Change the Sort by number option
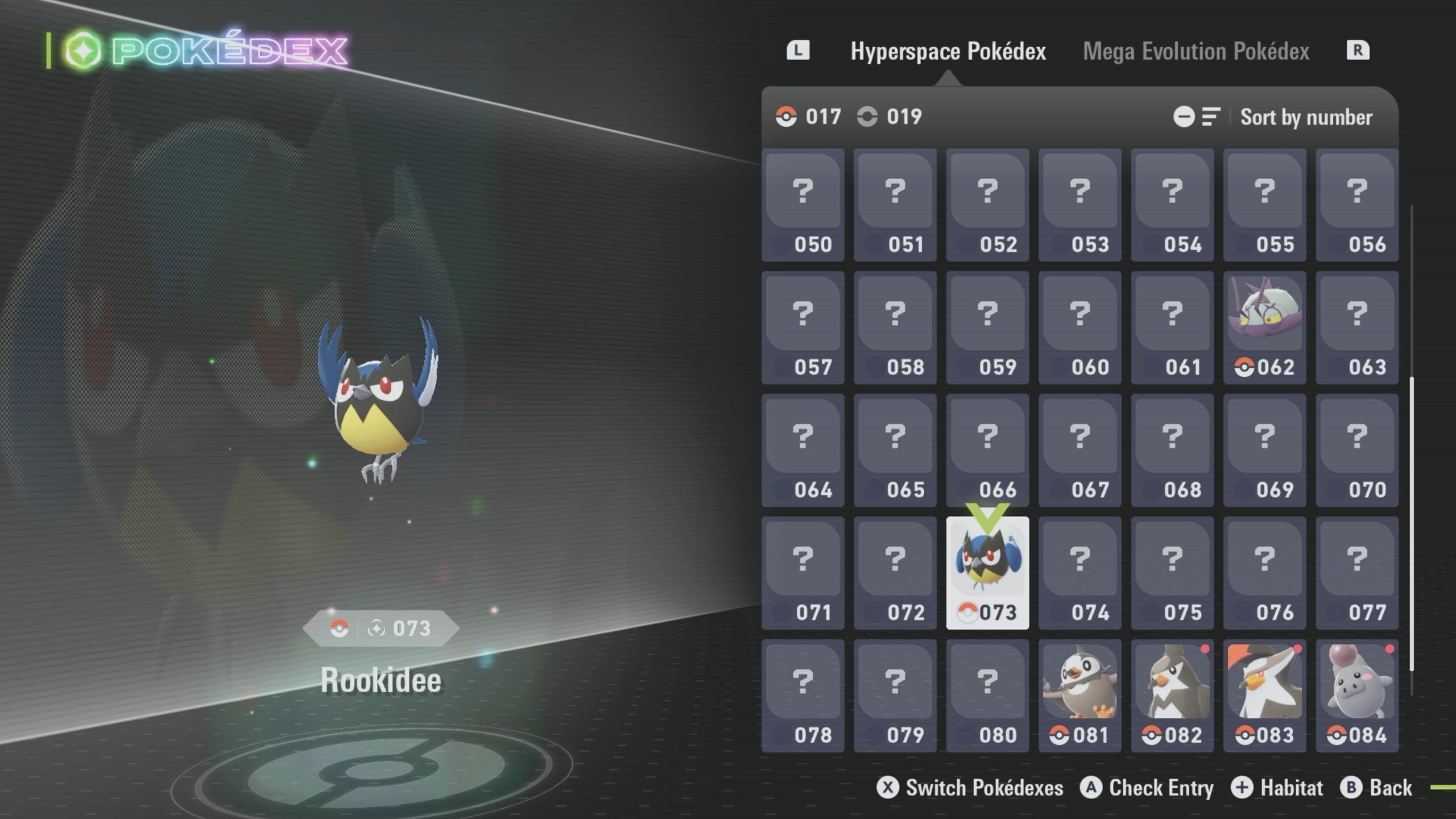The image size is (1456, 819). (x=1305, y=117)
